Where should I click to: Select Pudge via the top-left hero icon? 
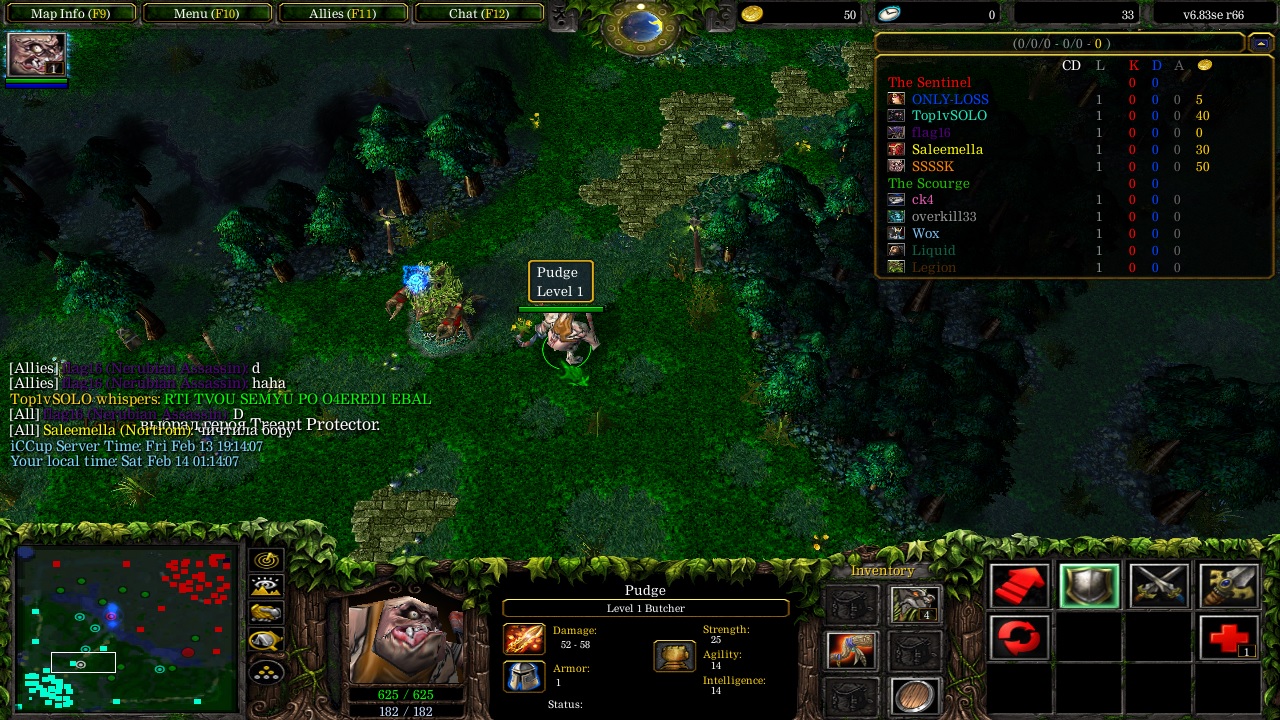(37, 55)
